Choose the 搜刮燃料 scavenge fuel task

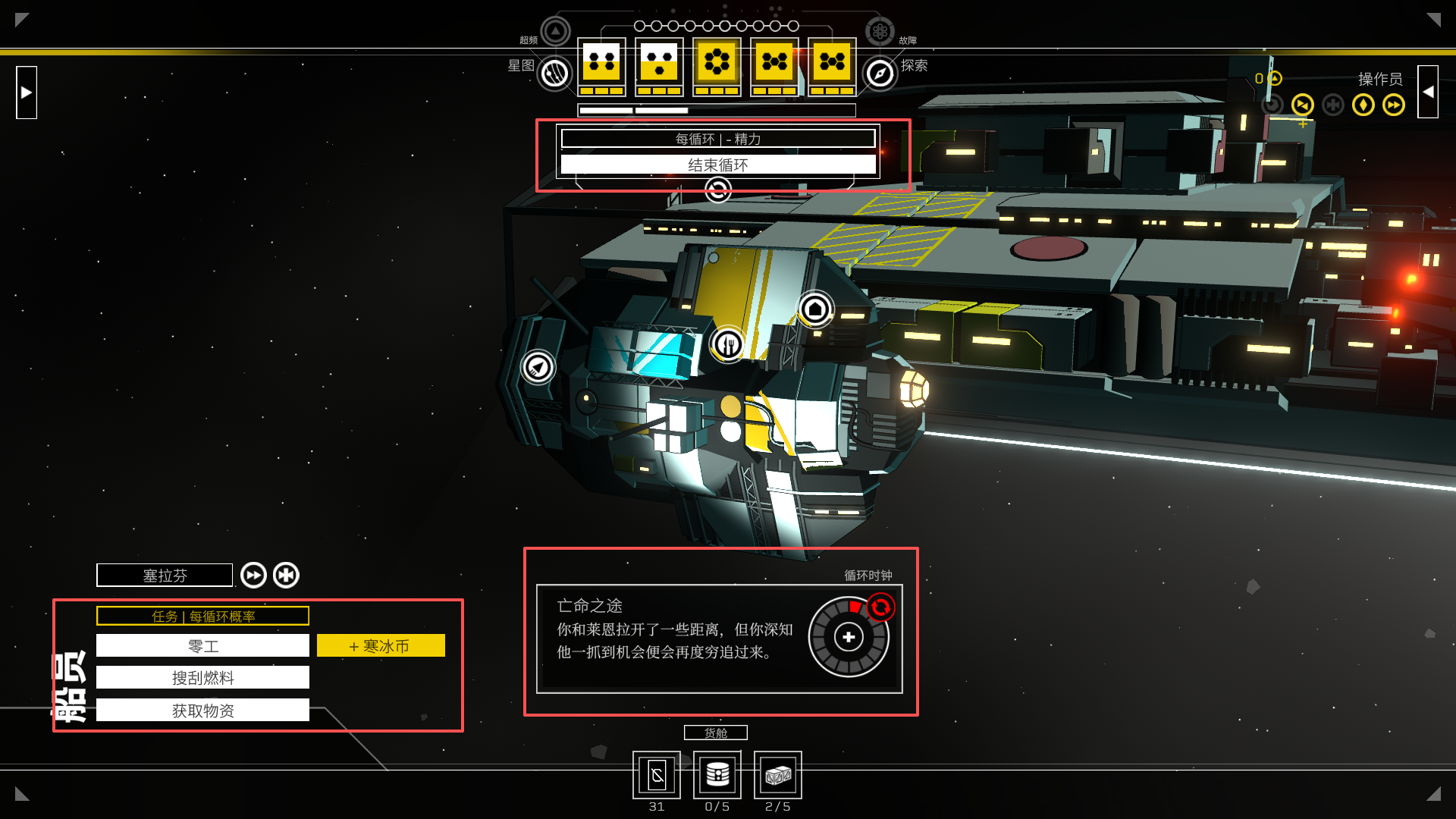pos(202,678)
